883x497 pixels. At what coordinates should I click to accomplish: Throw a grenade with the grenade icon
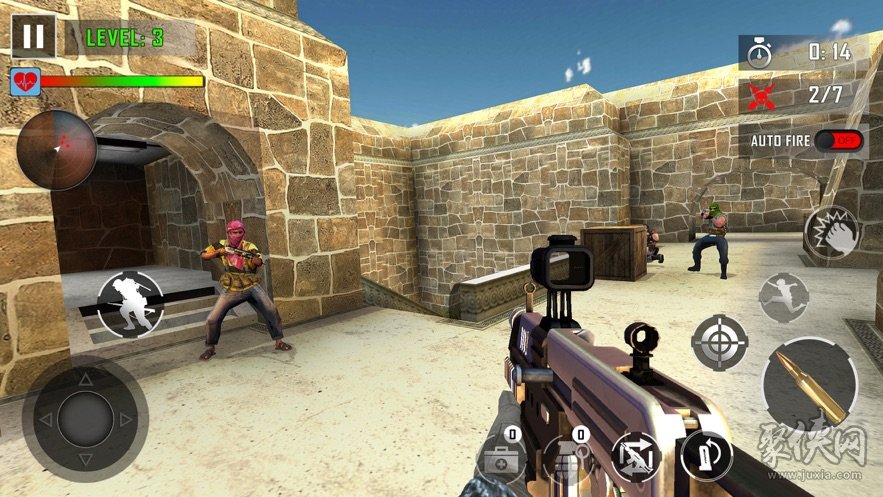tap(567, 459)
